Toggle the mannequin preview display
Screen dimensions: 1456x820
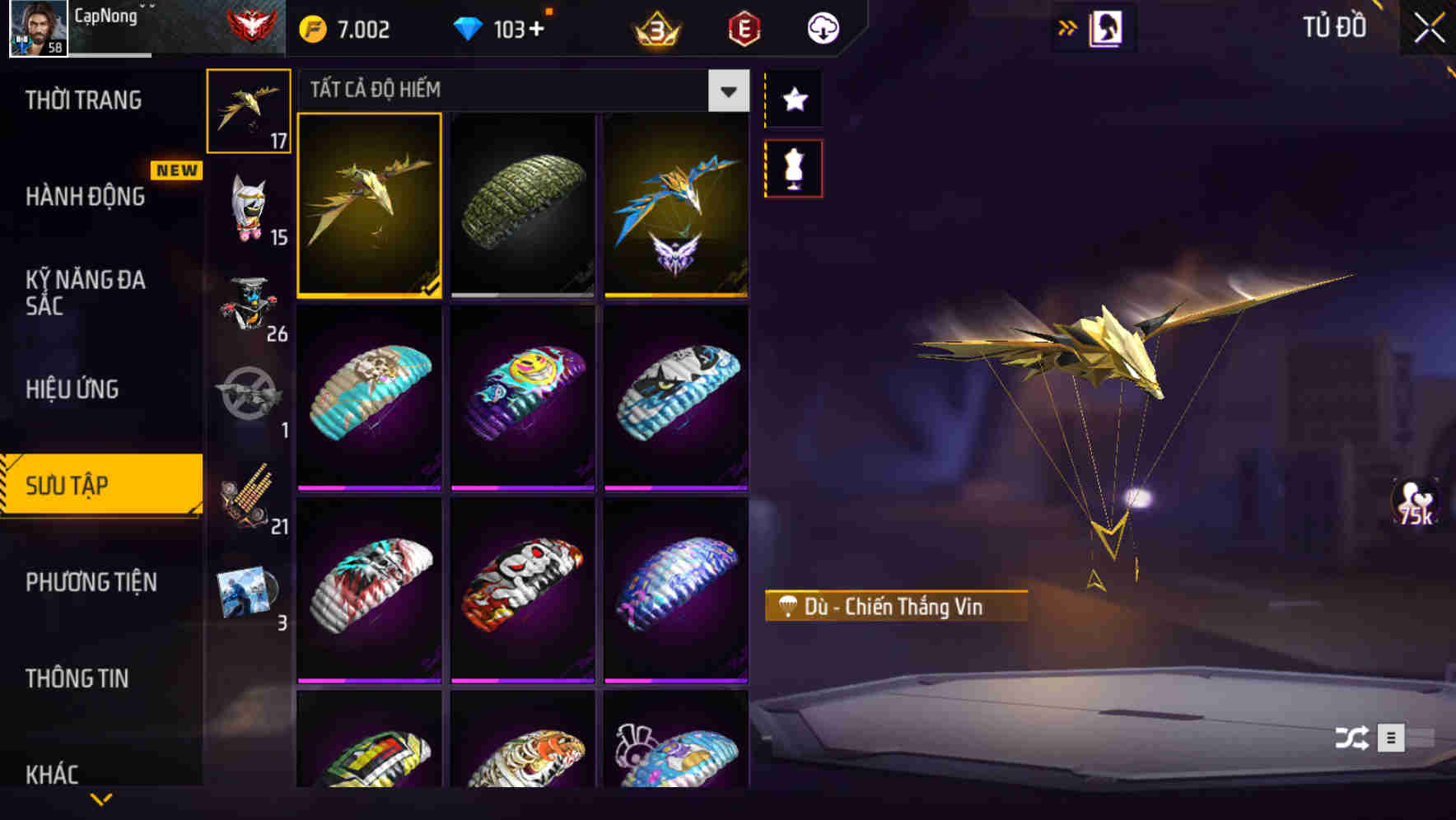793,166
